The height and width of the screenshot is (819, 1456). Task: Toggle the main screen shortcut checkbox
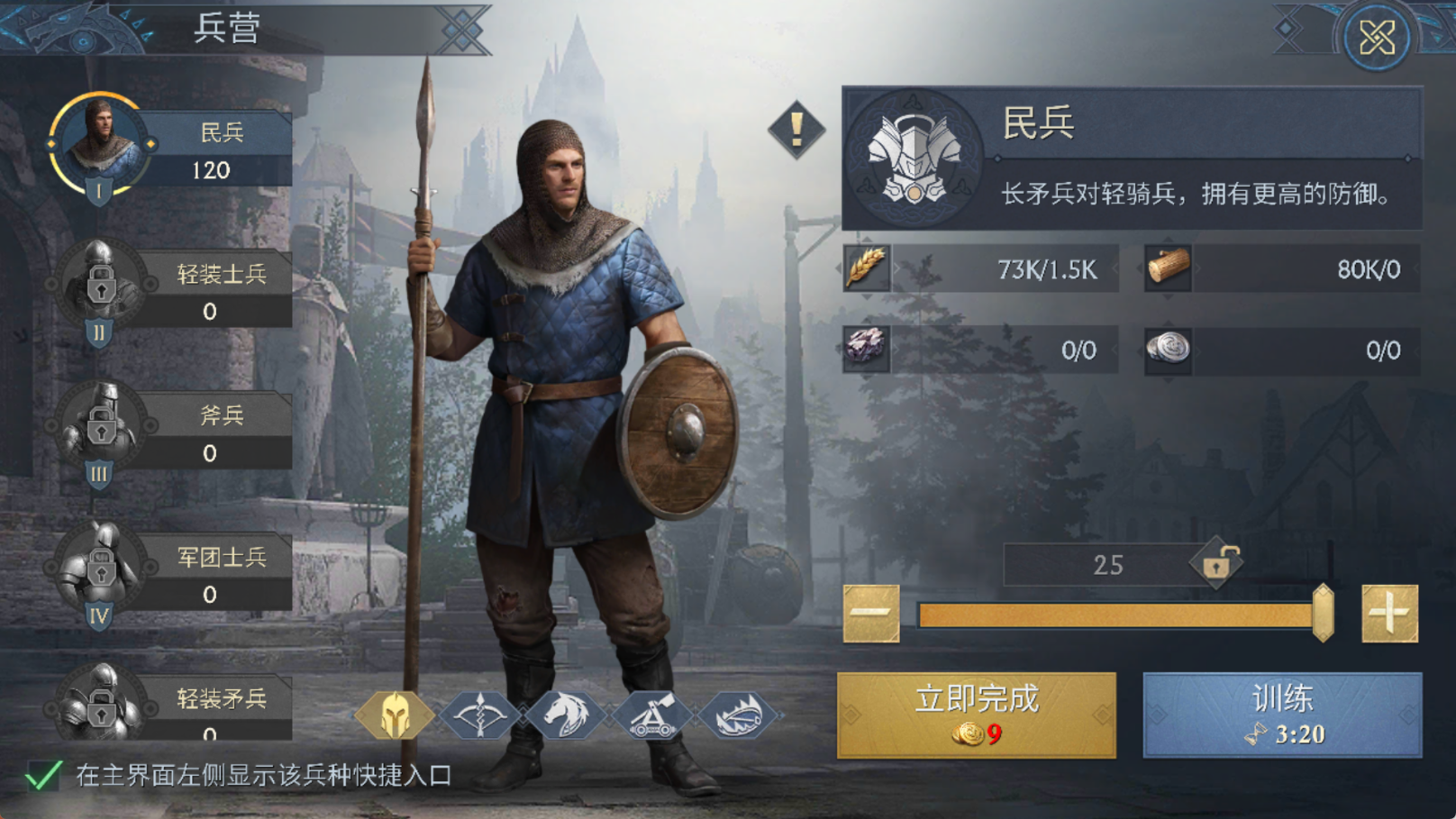coord(43,775)
